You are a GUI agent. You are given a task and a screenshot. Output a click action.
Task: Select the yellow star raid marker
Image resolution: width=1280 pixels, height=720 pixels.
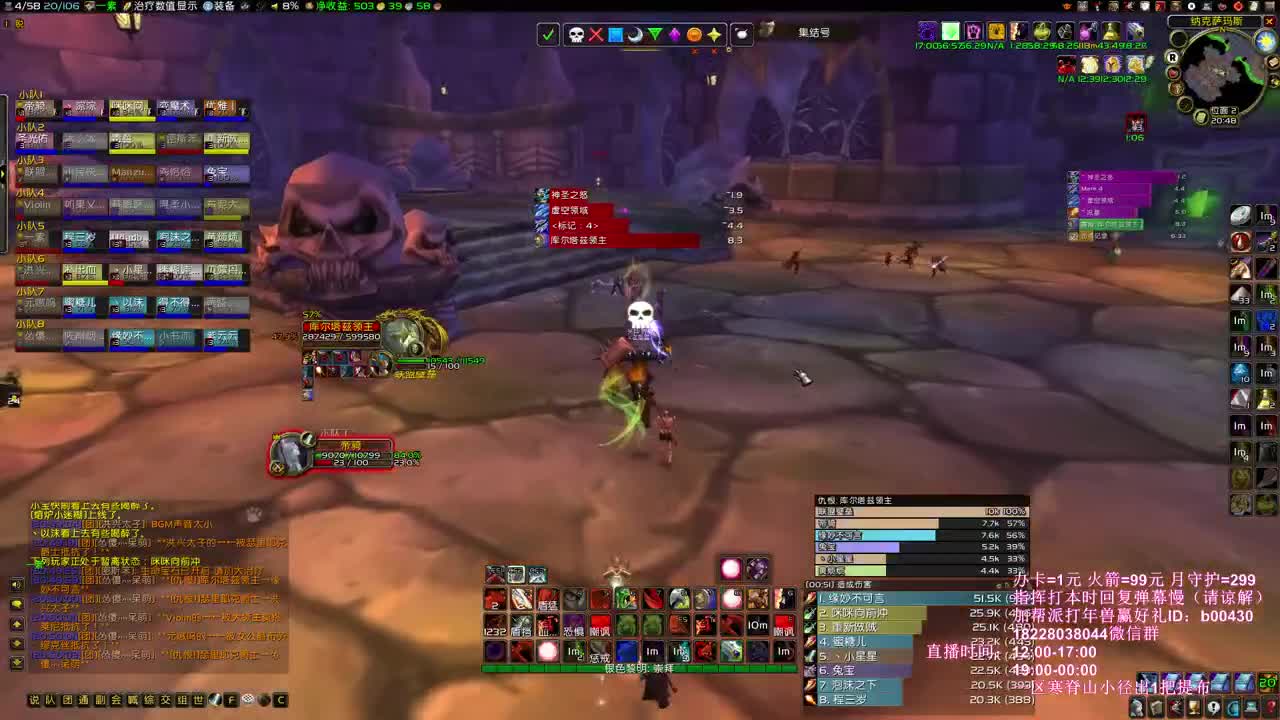[x=716, y=34]
